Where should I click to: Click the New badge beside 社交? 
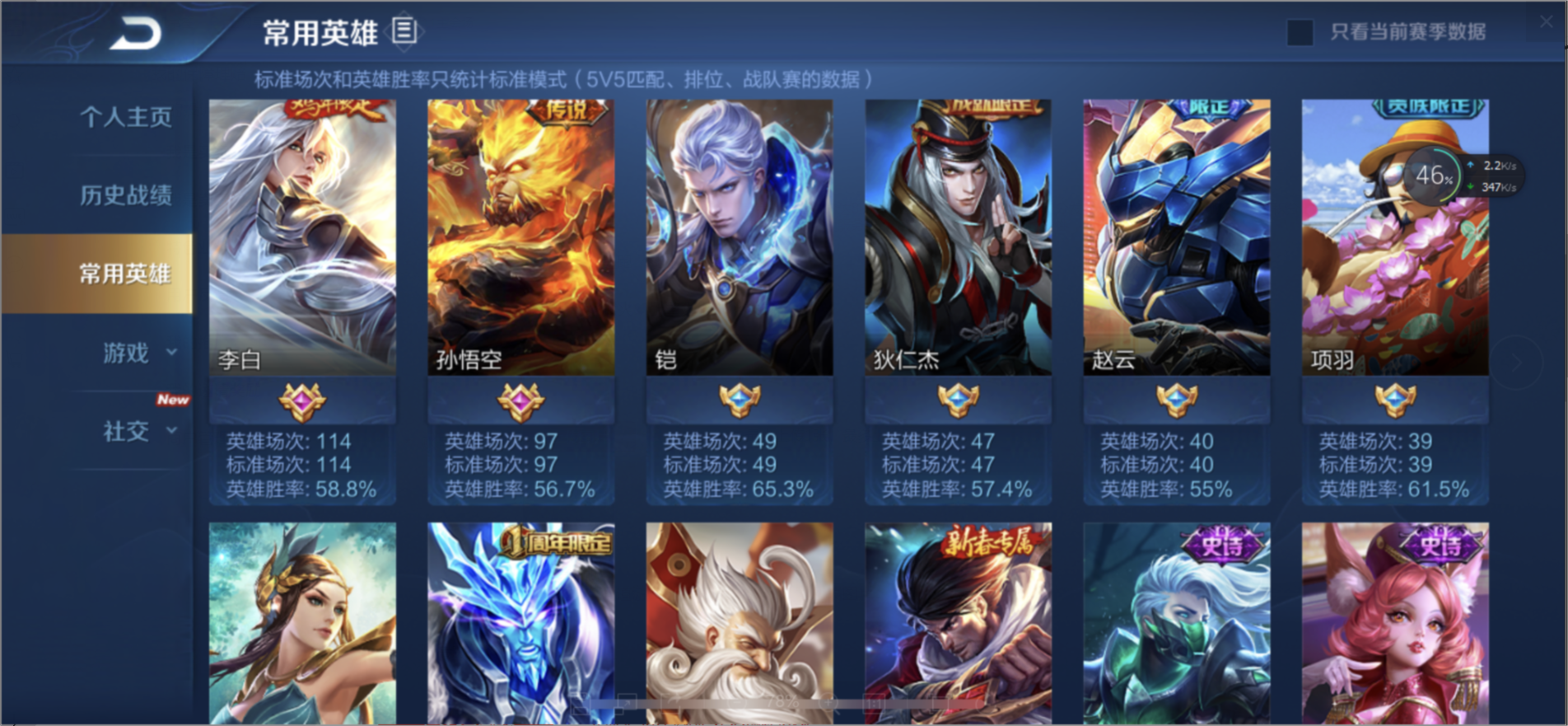173,399
